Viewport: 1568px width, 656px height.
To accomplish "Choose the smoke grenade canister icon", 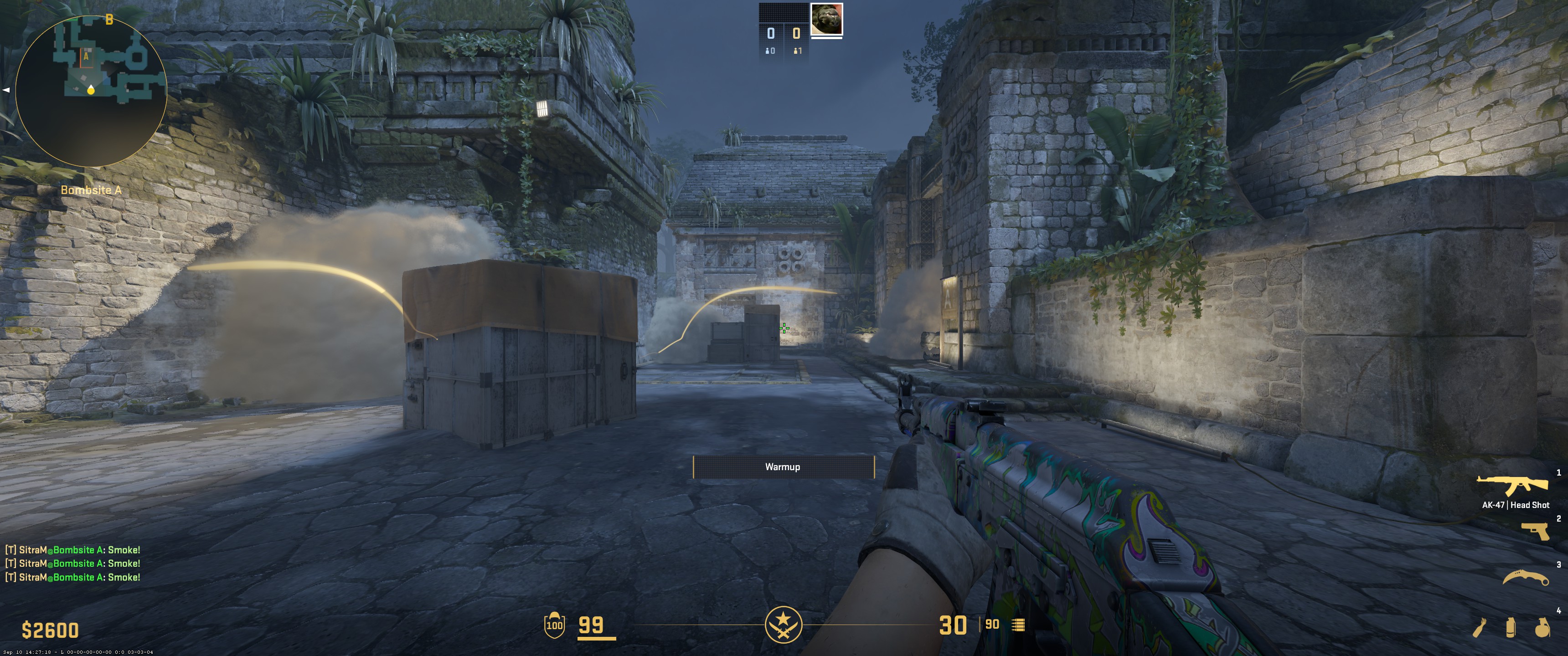I will (1510, 627).
